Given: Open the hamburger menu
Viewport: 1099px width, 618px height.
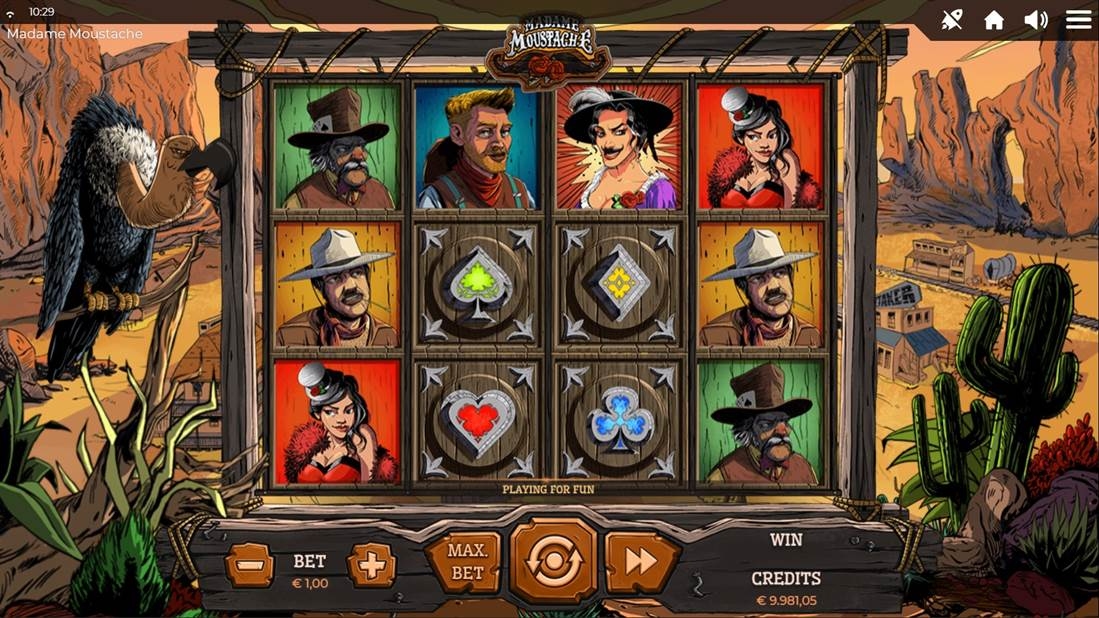Looking at the screenshot, I should coord(1078,20).
